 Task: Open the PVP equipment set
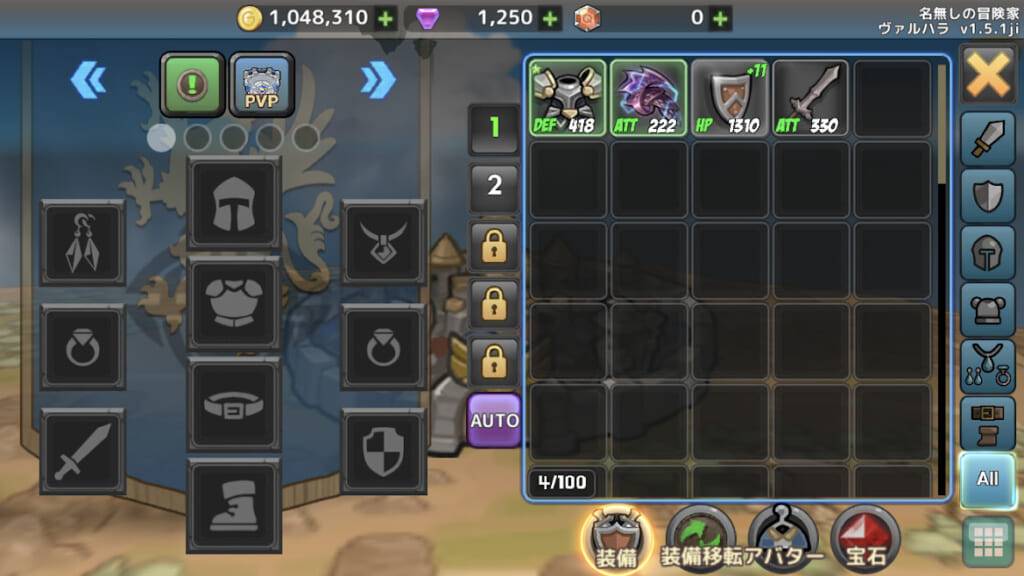[261, 82]
